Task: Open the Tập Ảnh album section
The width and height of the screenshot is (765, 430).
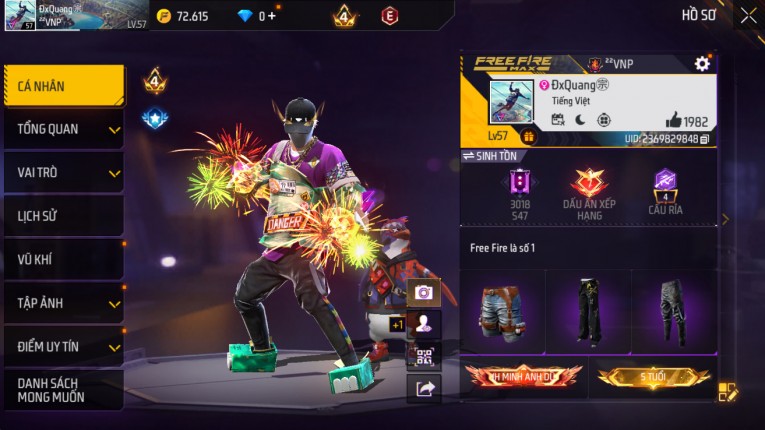Action: (64, 303)
